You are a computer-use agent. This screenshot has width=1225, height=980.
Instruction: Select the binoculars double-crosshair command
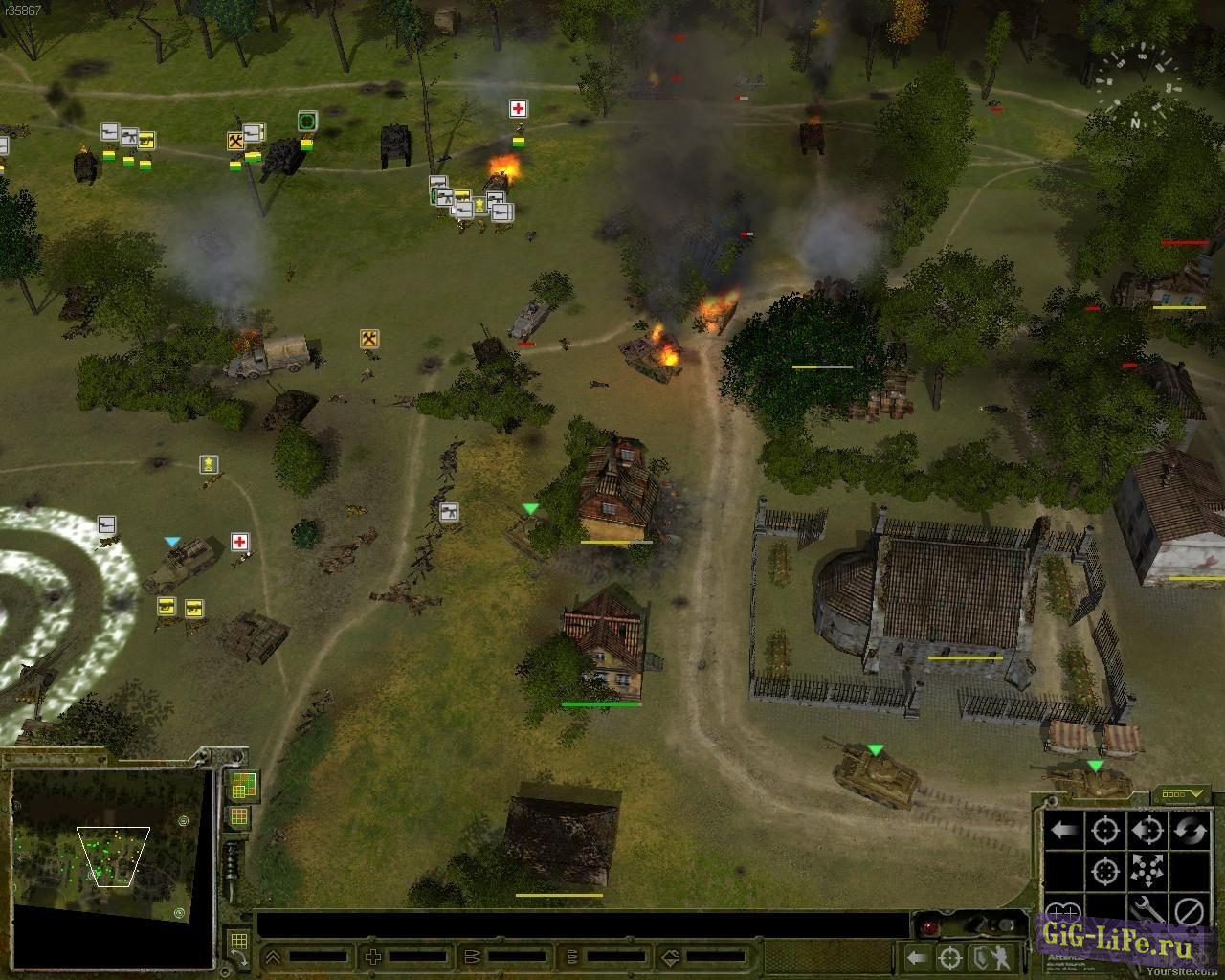tap(1062, 911)
